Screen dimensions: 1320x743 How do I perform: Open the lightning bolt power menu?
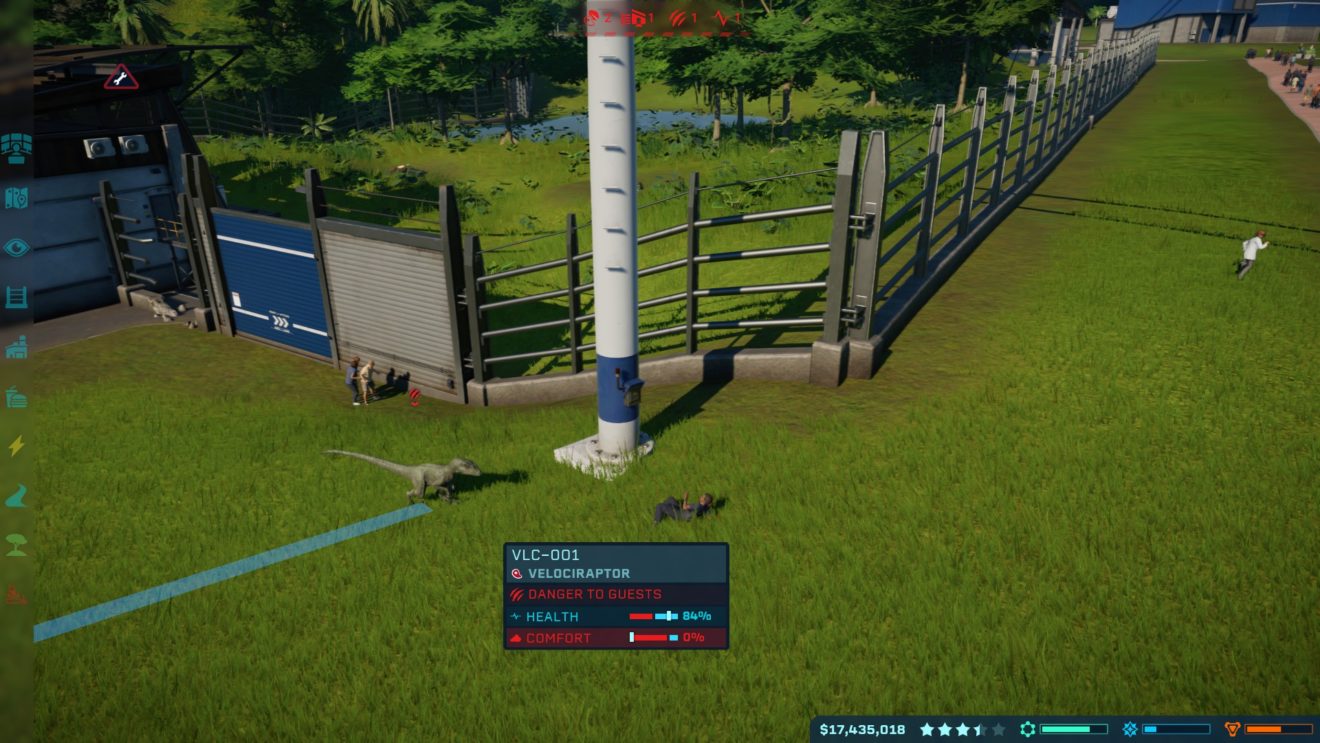pos(16,446)
